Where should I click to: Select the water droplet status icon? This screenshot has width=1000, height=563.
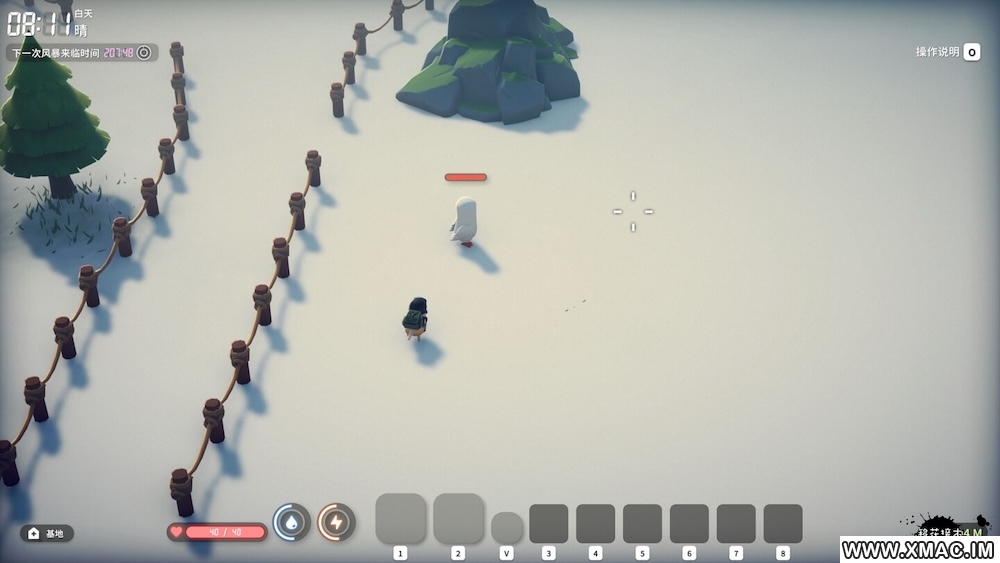(x=291, y=521)
